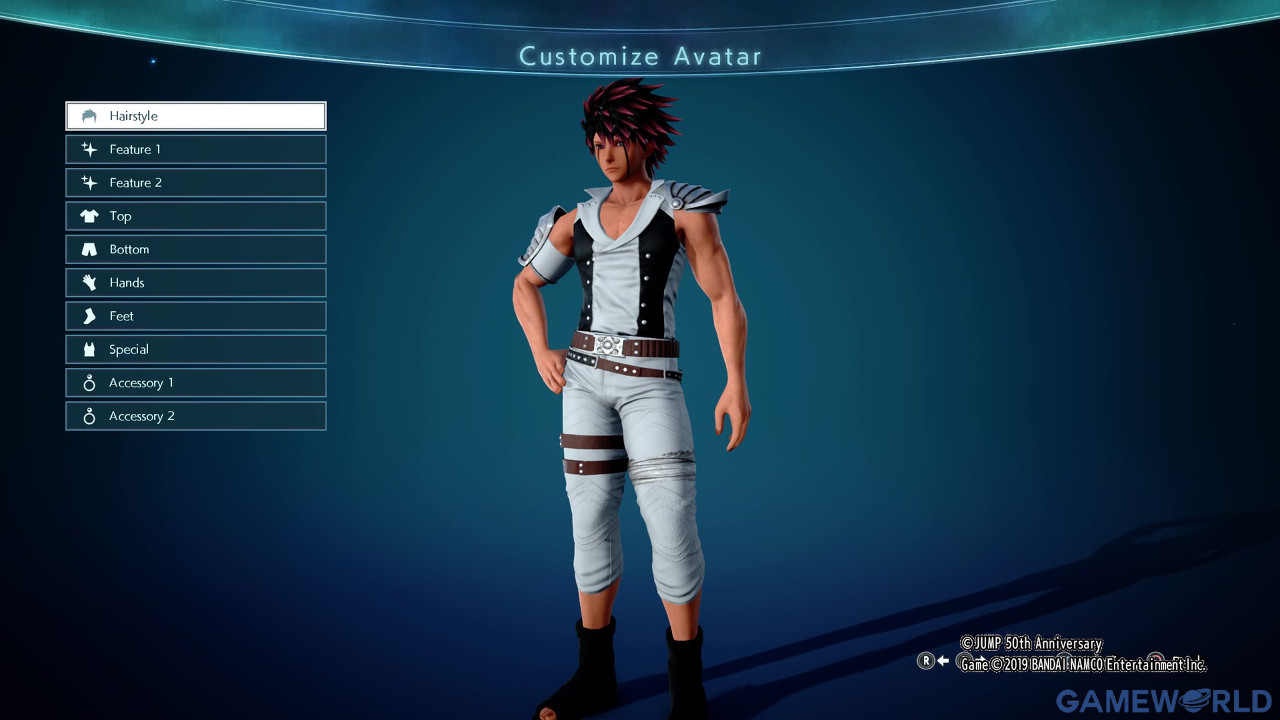Open the Feature 1 category
Image resolution: width=1280 pixels, height=720 pixels.
[x=196, y=149]
